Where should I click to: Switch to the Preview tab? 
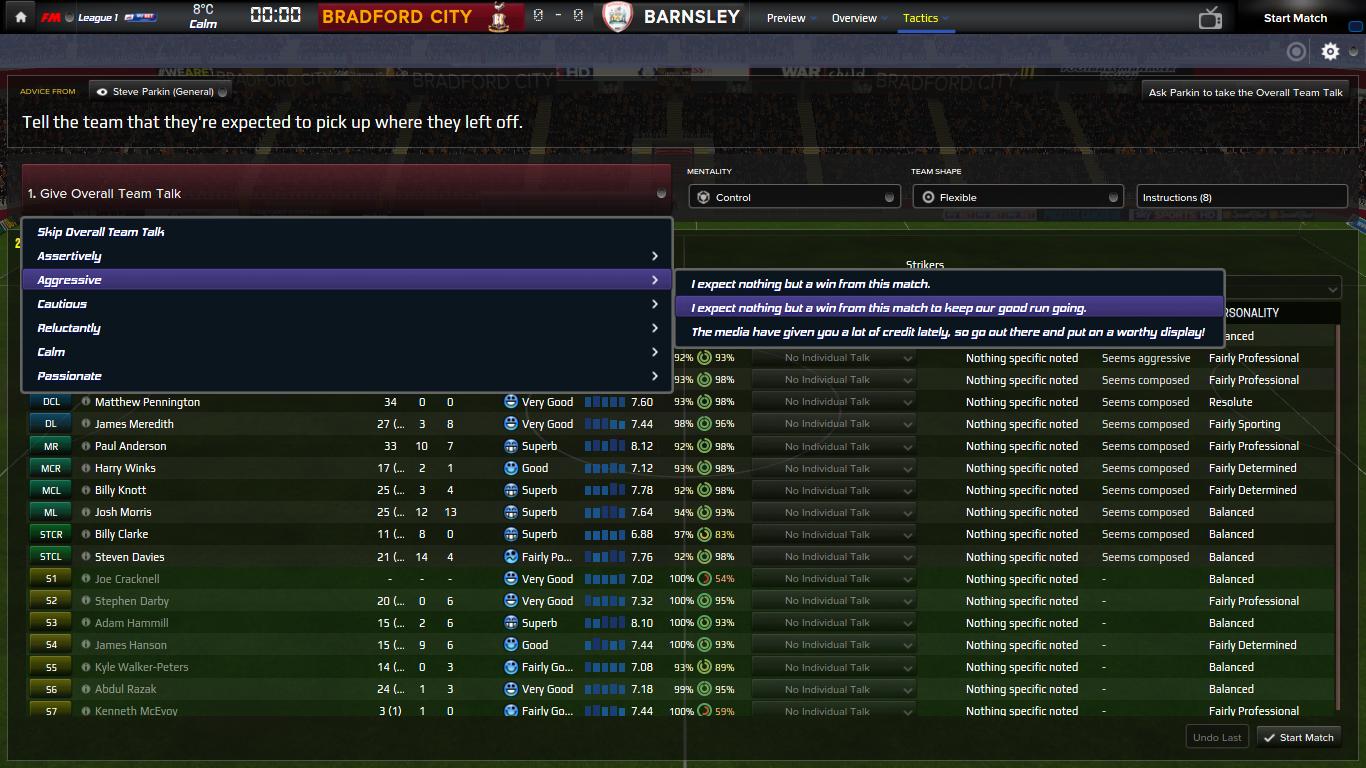point(786,18)
